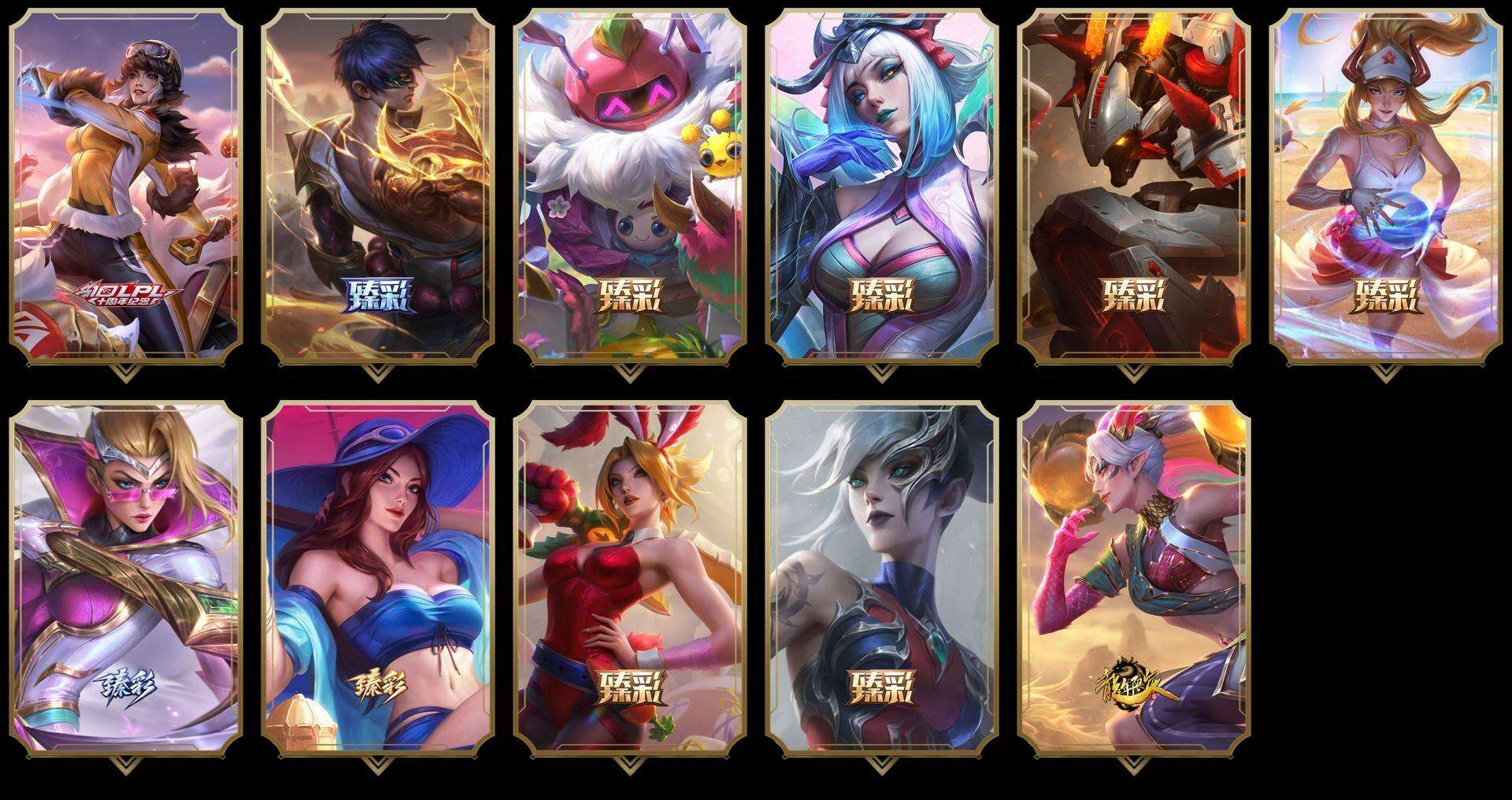Select the LPL anniversary aviator girl card
The width and height of the screenshot is (1512, 800).
point(126,186)
